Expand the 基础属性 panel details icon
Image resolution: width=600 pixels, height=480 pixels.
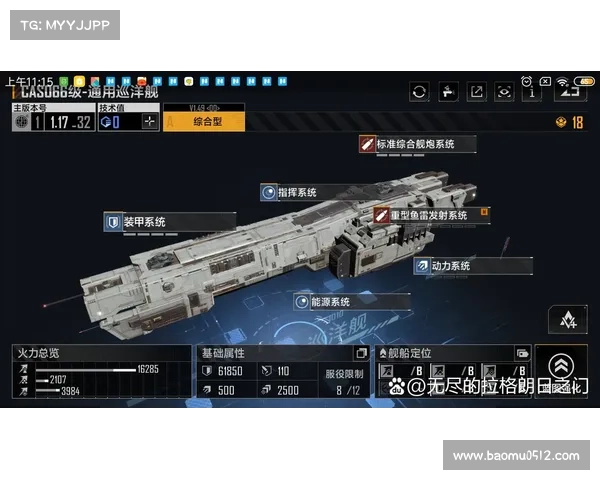(362, 353)
